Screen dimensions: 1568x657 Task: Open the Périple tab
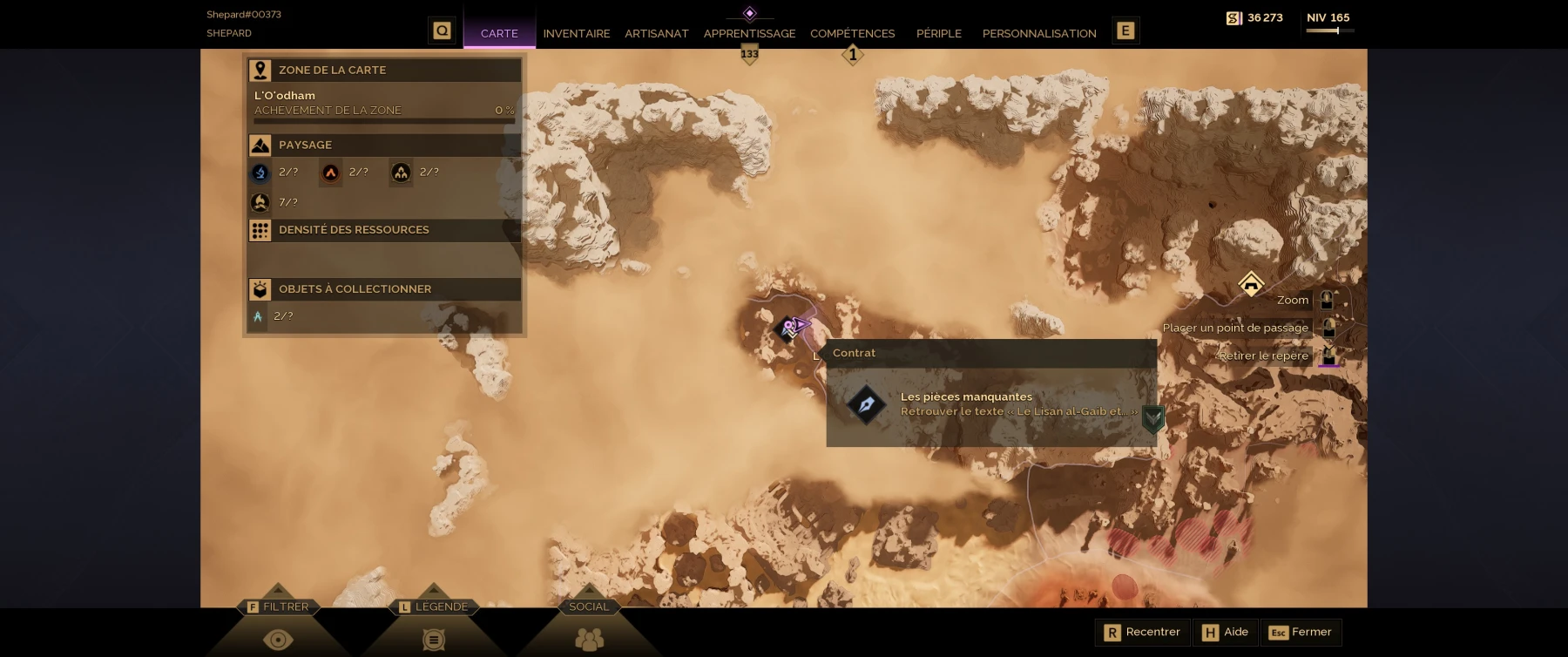pyautogui.click(x=938, y=33)
